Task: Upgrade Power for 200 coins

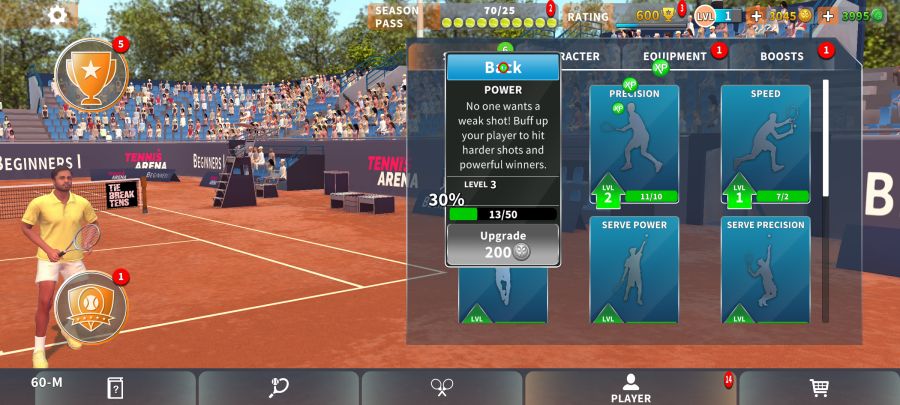Action: point(502,244)
